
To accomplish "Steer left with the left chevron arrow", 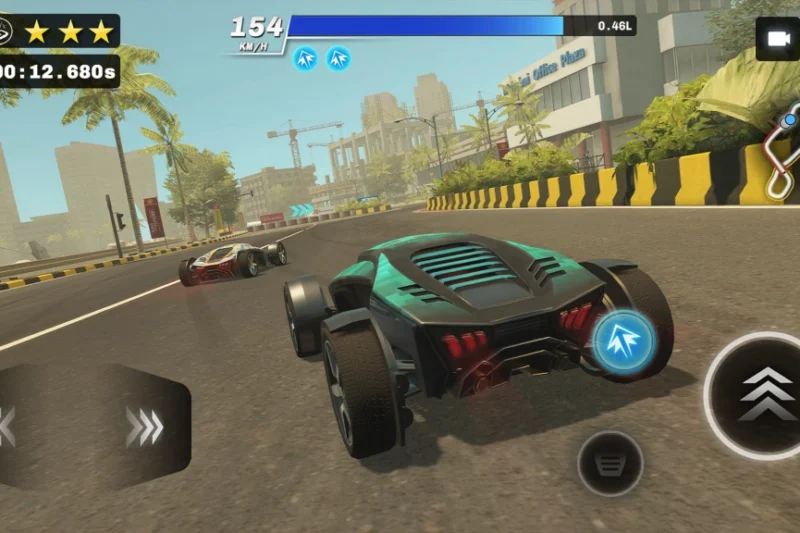I will pos(6,427).
